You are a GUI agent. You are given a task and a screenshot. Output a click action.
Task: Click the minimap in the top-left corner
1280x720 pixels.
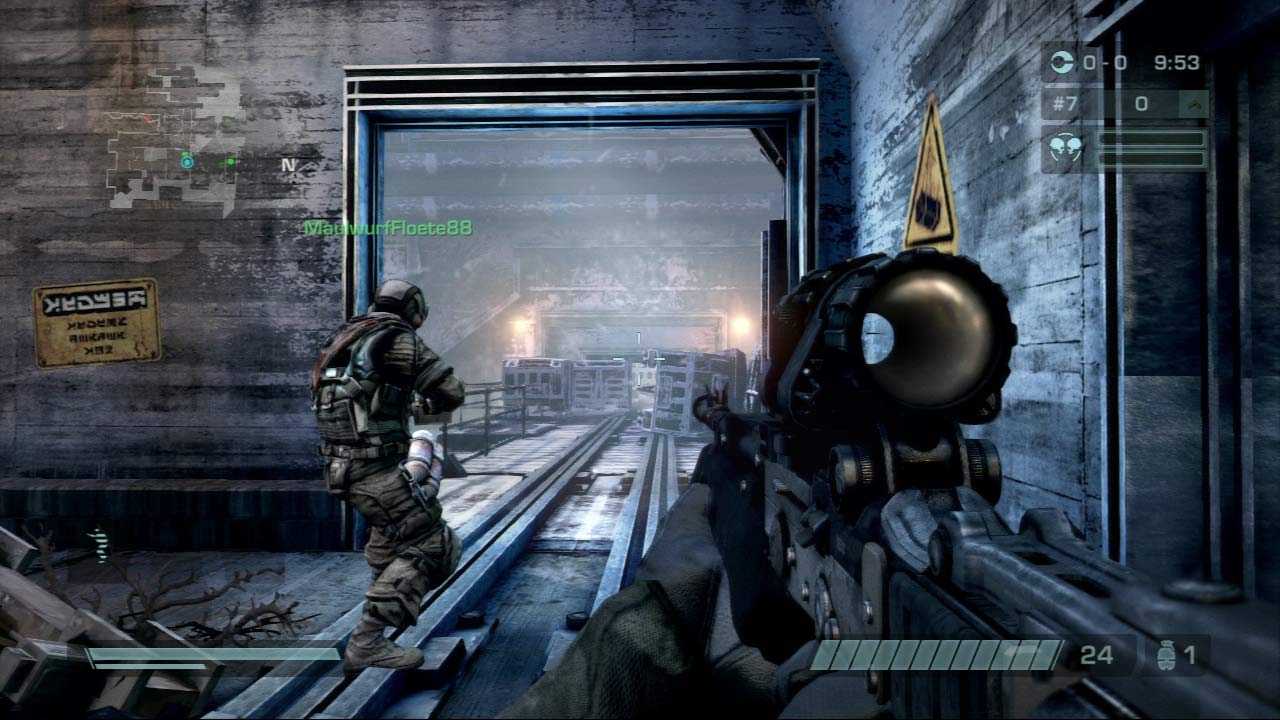point(174,138)
